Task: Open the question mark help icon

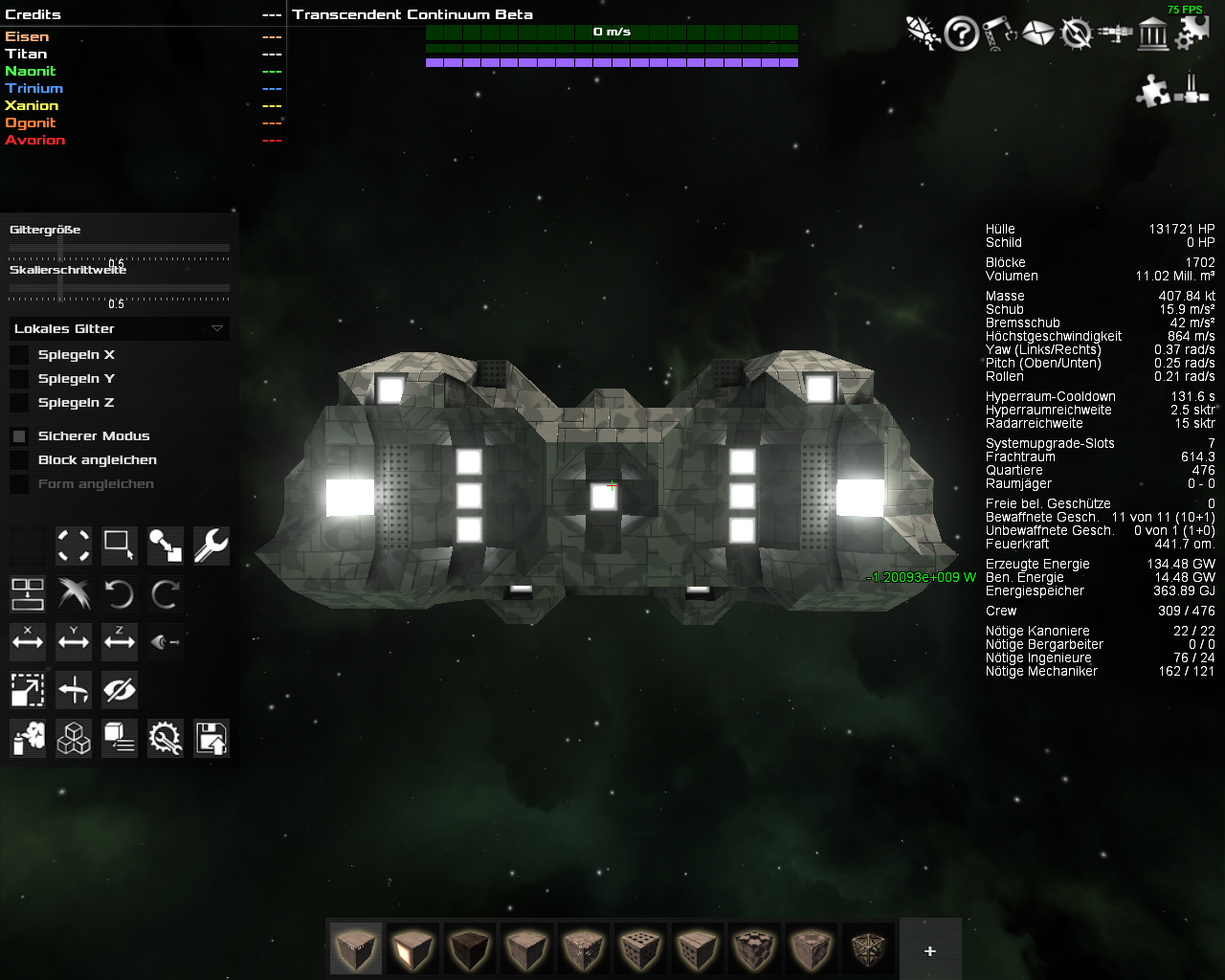Action: (961, 34)
